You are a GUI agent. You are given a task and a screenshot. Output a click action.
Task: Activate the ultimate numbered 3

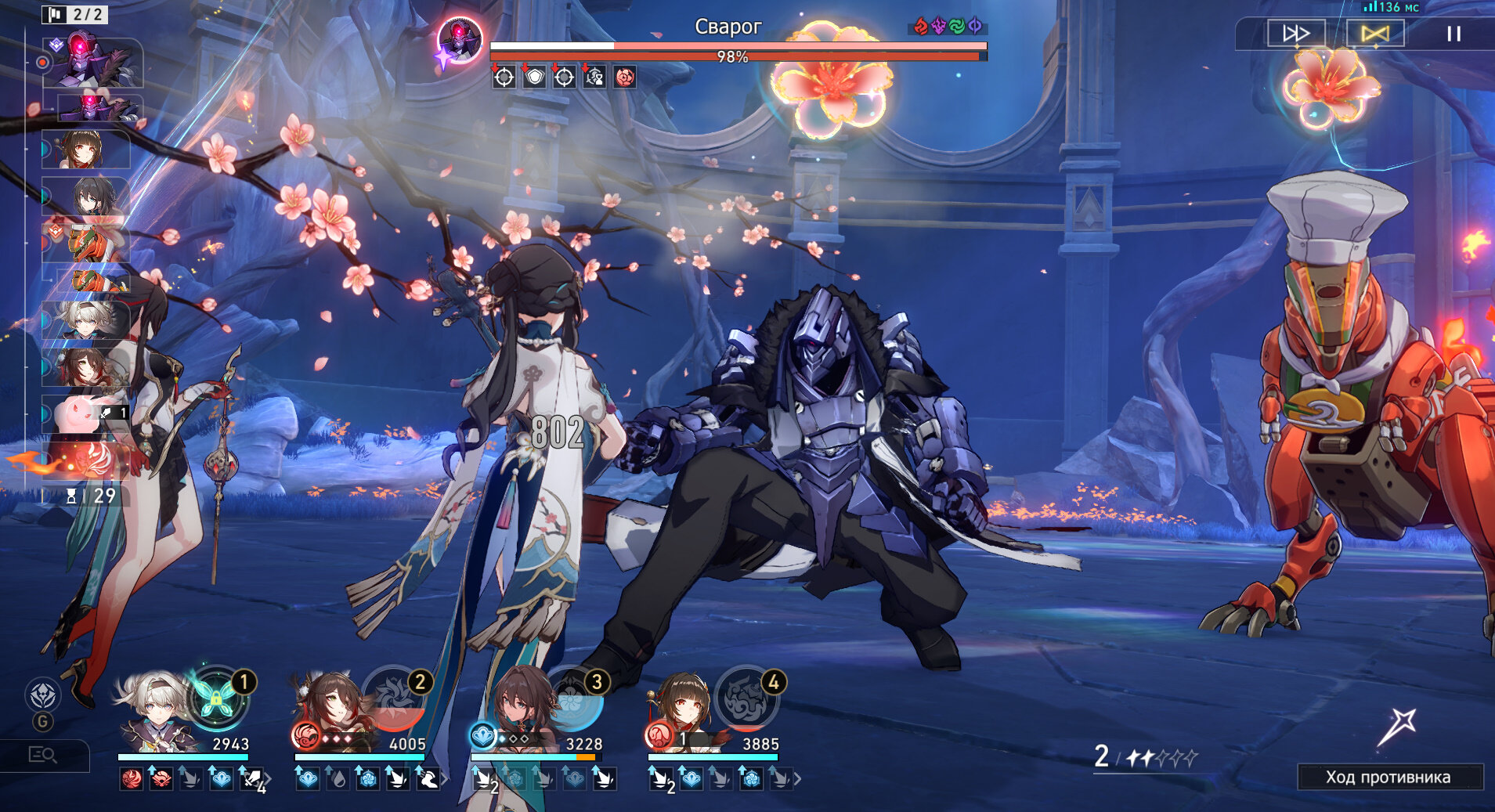pyautogui.click(x=572, y=698)
